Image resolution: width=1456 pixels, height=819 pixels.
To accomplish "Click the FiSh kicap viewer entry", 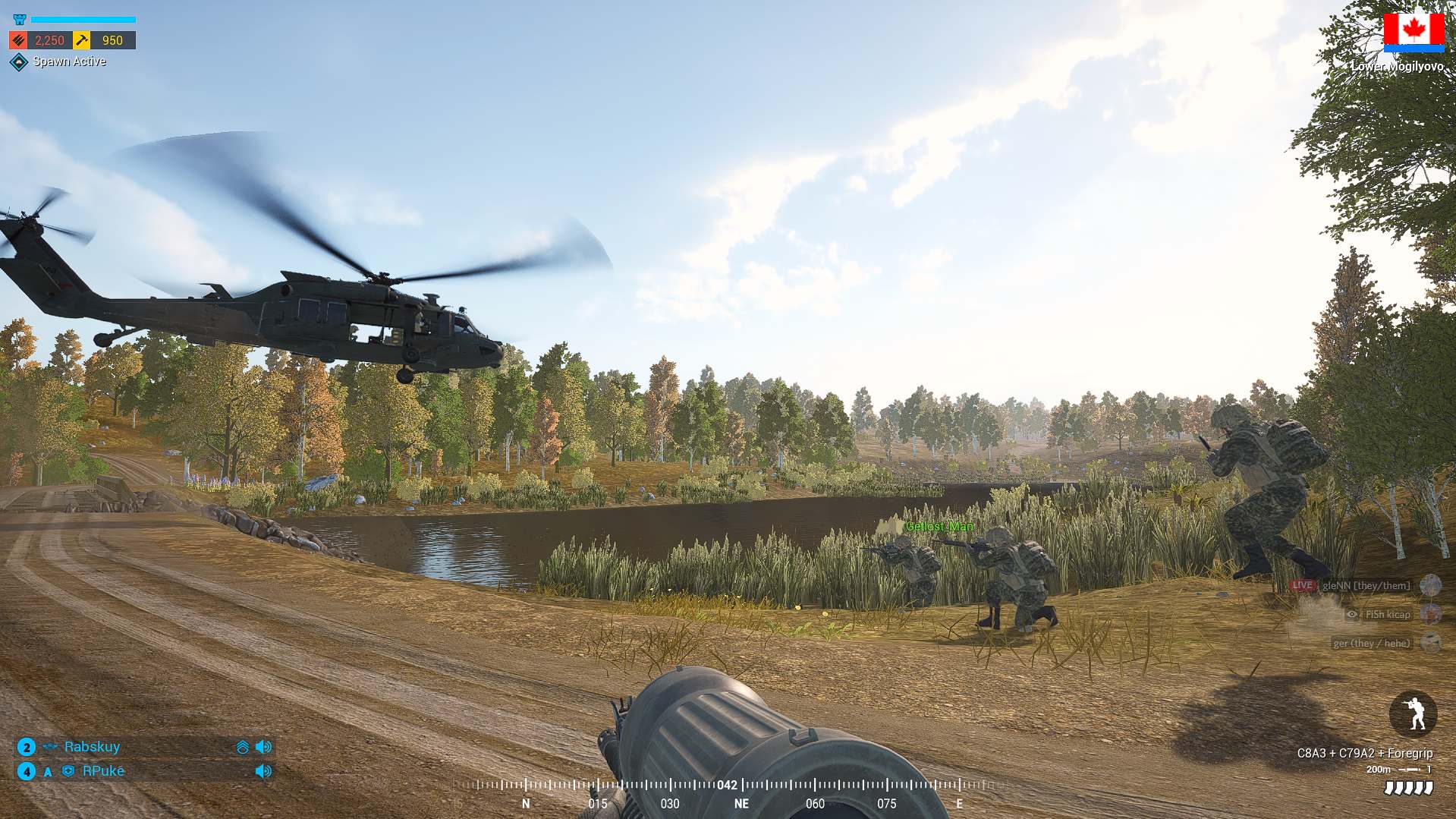I will [x=1387, y=614].
